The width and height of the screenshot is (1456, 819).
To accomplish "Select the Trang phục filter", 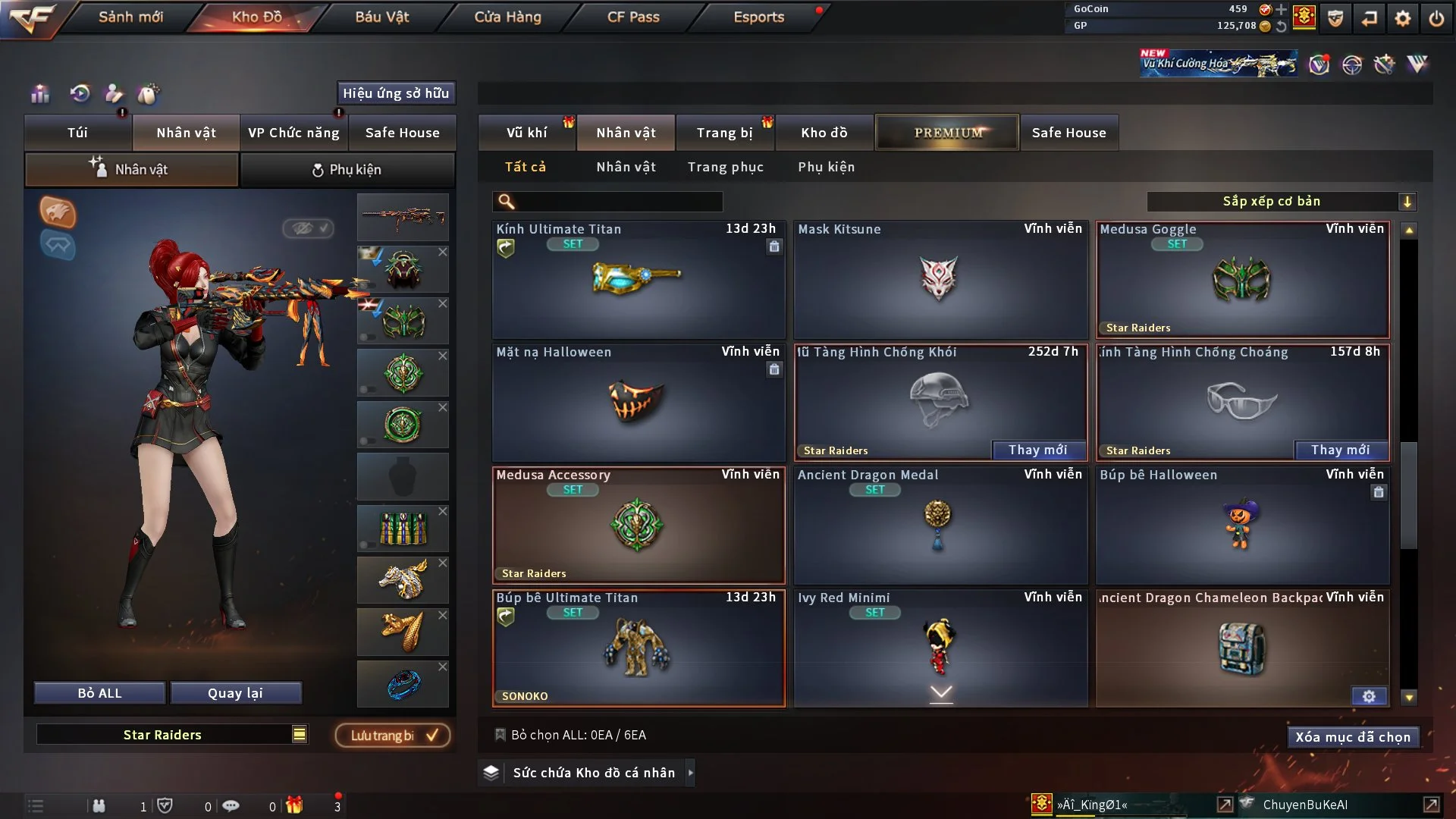I will (x=725, y=167).
